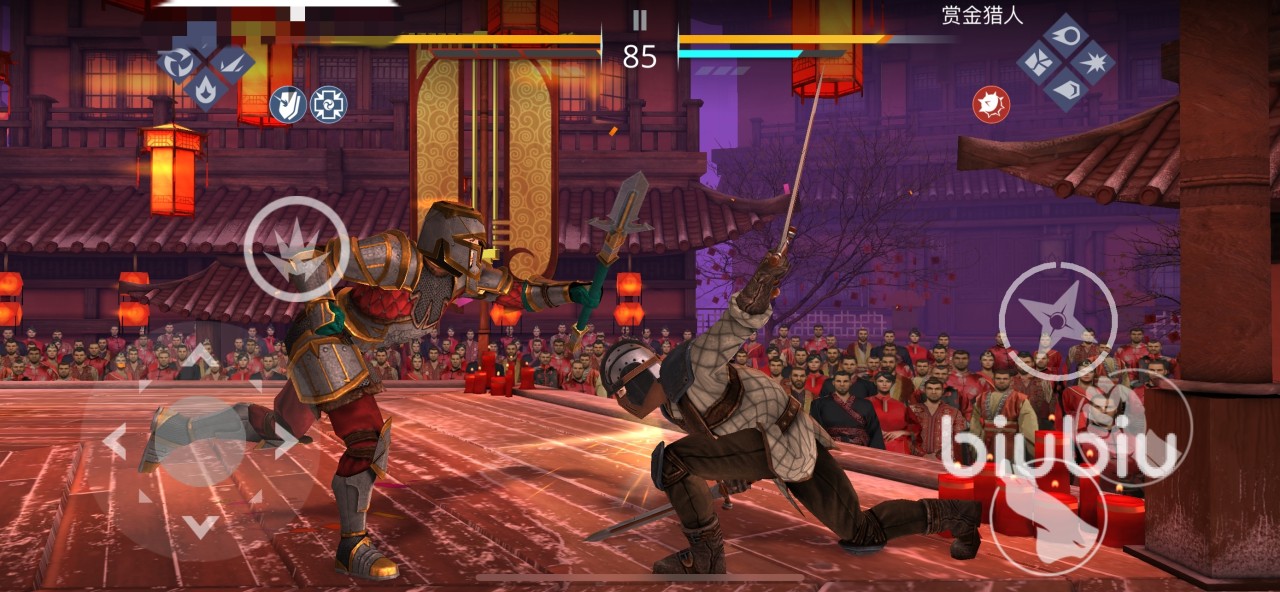This screenshot has height=592, width=1280.
Task: Move left with the joystick's left arrow
Action: coord(114,441)
